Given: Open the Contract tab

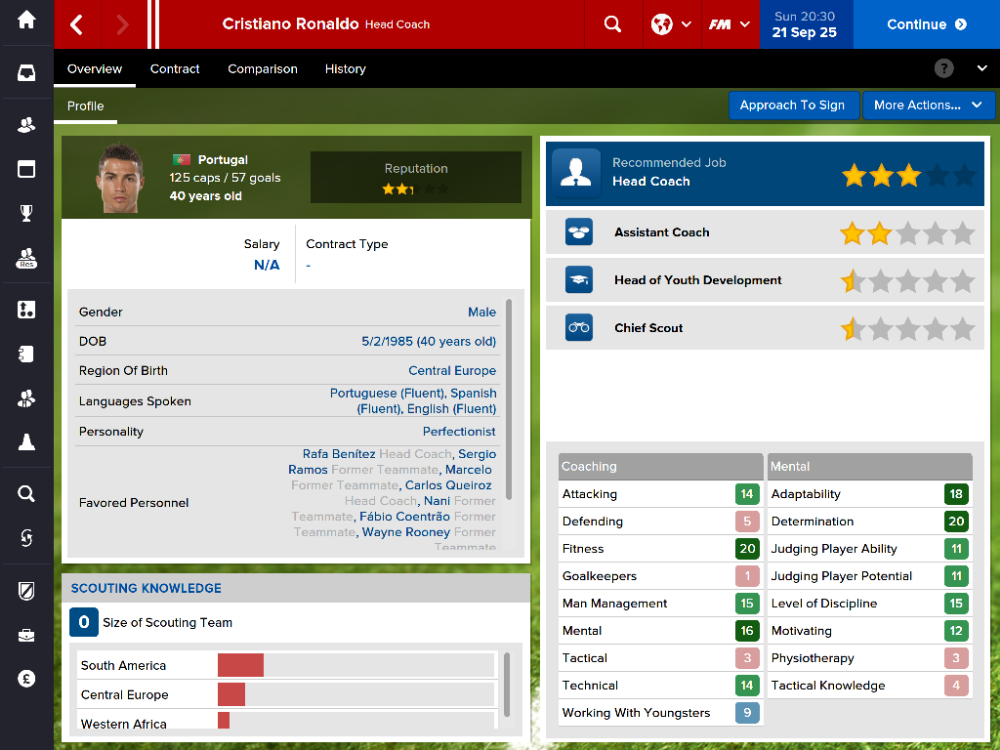Looking at the screenshot, I should pos(175,69).
